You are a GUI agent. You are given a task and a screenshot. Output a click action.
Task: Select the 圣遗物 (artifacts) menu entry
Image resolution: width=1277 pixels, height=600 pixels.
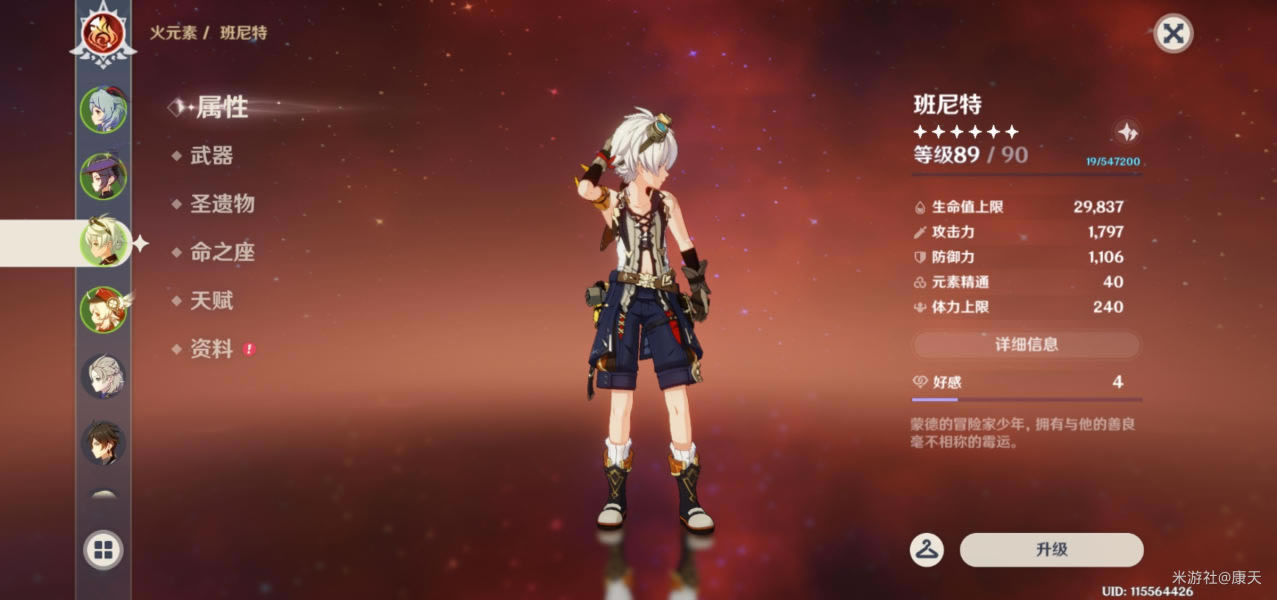click(222, 204)
